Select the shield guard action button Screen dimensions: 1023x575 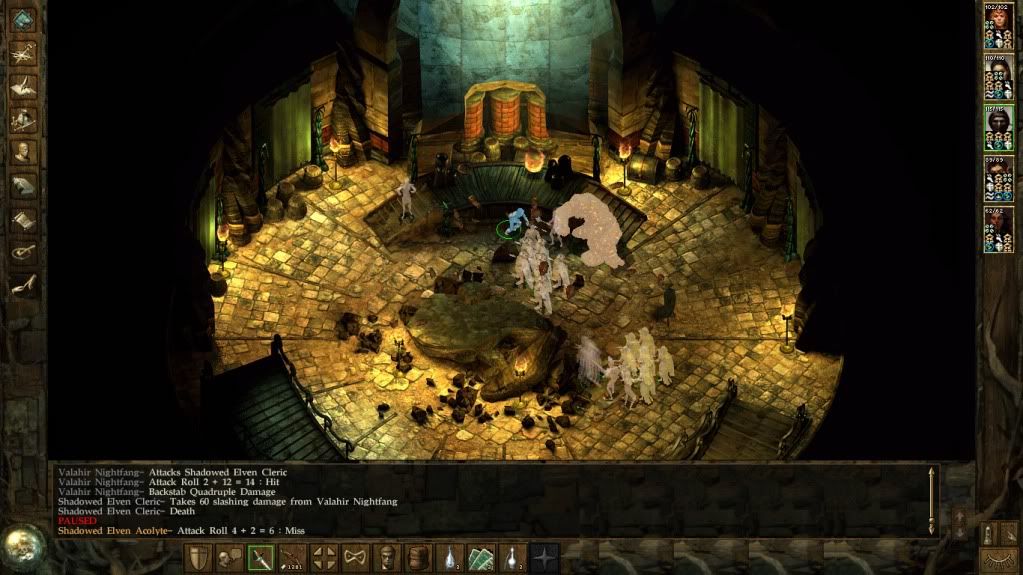tap(199, 558)
